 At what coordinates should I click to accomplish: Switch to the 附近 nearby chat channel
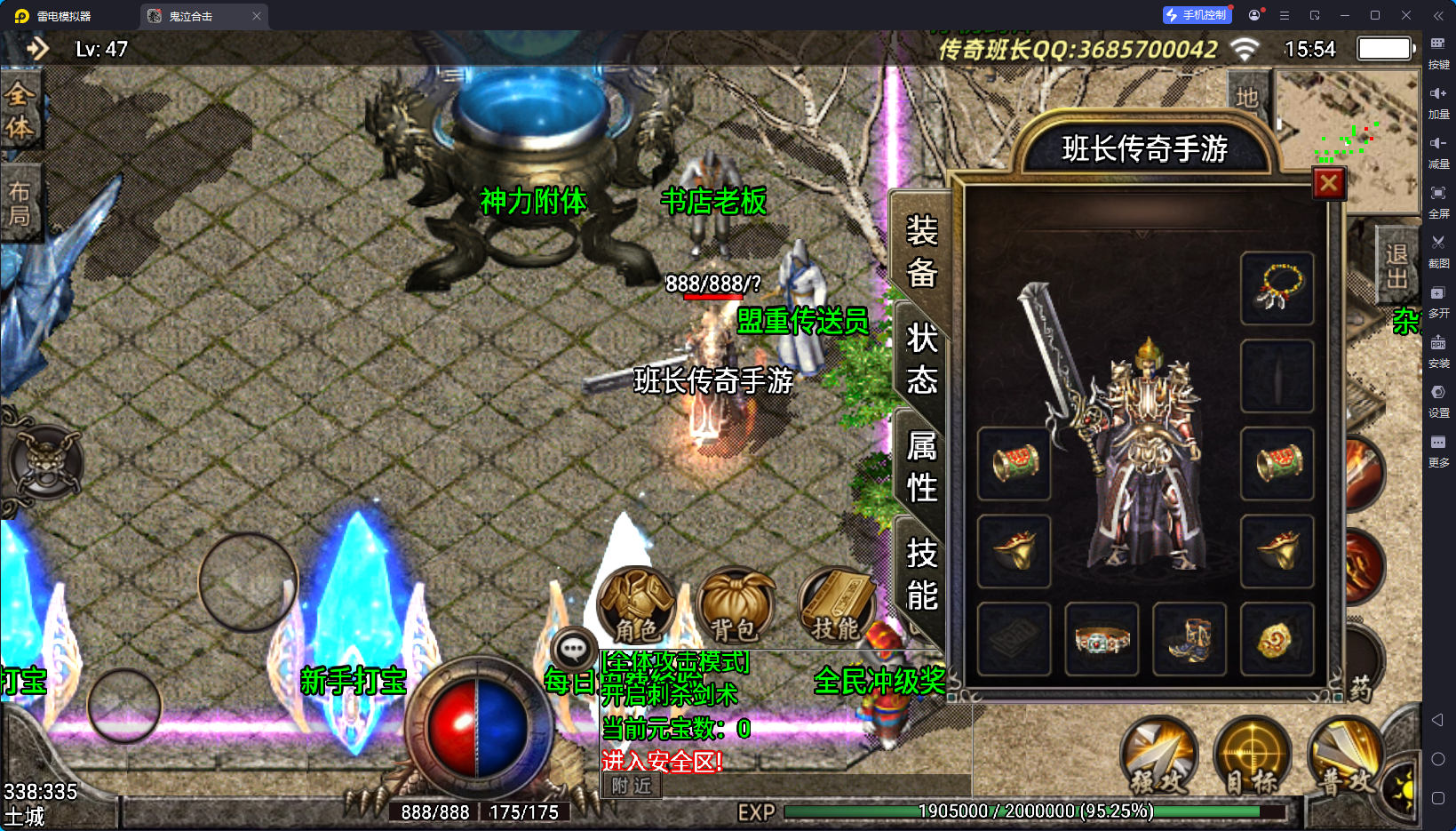(632, 786)
